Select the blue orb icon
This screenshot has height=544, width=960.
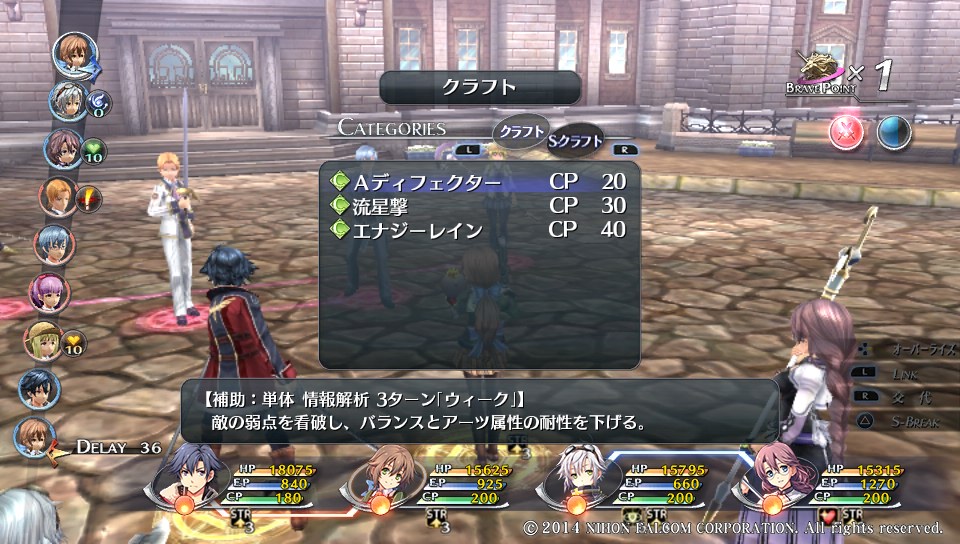tap(893, 132)
